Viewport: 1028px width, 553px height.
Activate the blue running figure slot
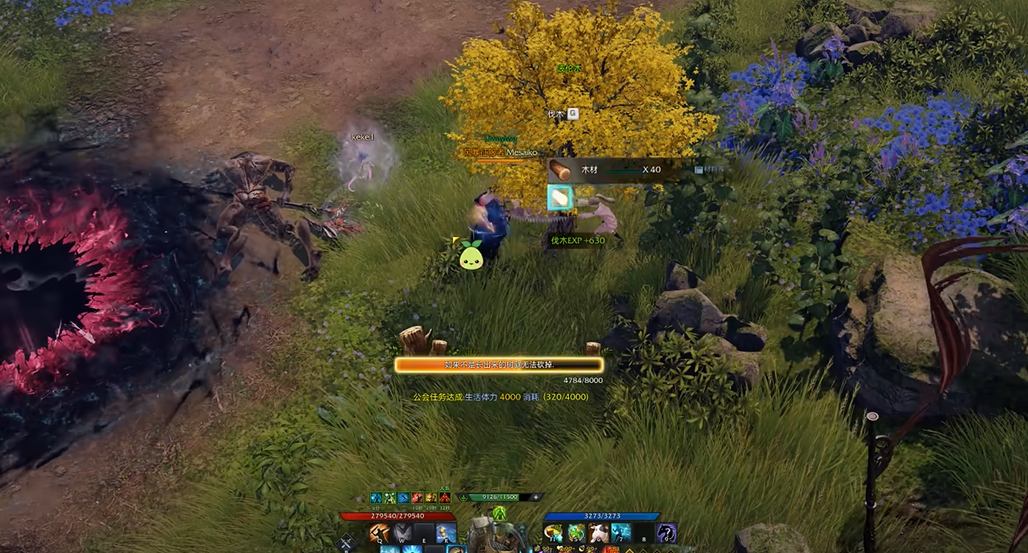click(621, 533)
